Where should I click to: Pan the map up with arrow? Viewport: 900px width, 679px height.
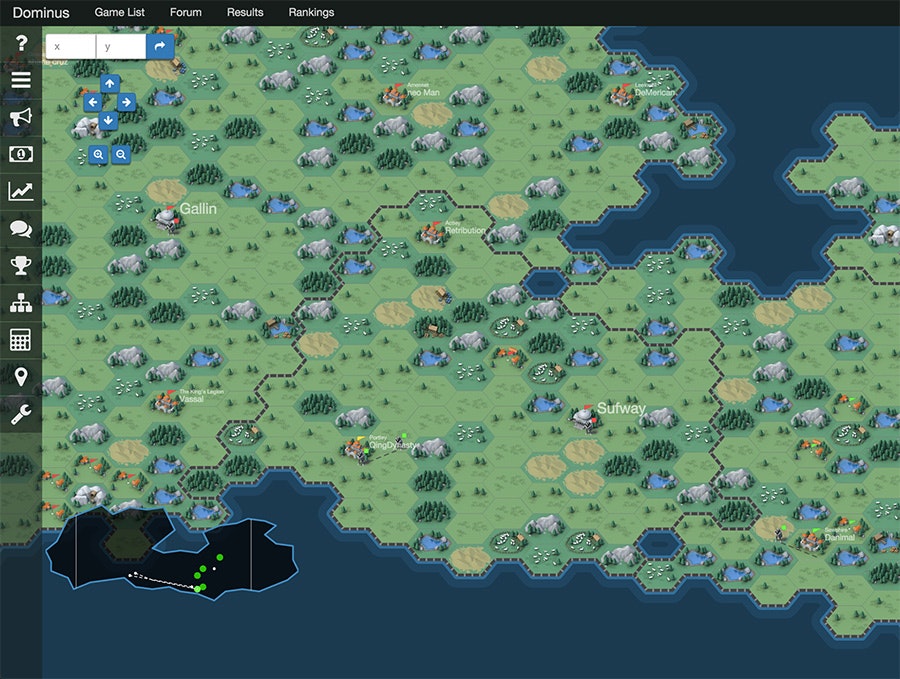pyautogui.click(x=109, y=83)
